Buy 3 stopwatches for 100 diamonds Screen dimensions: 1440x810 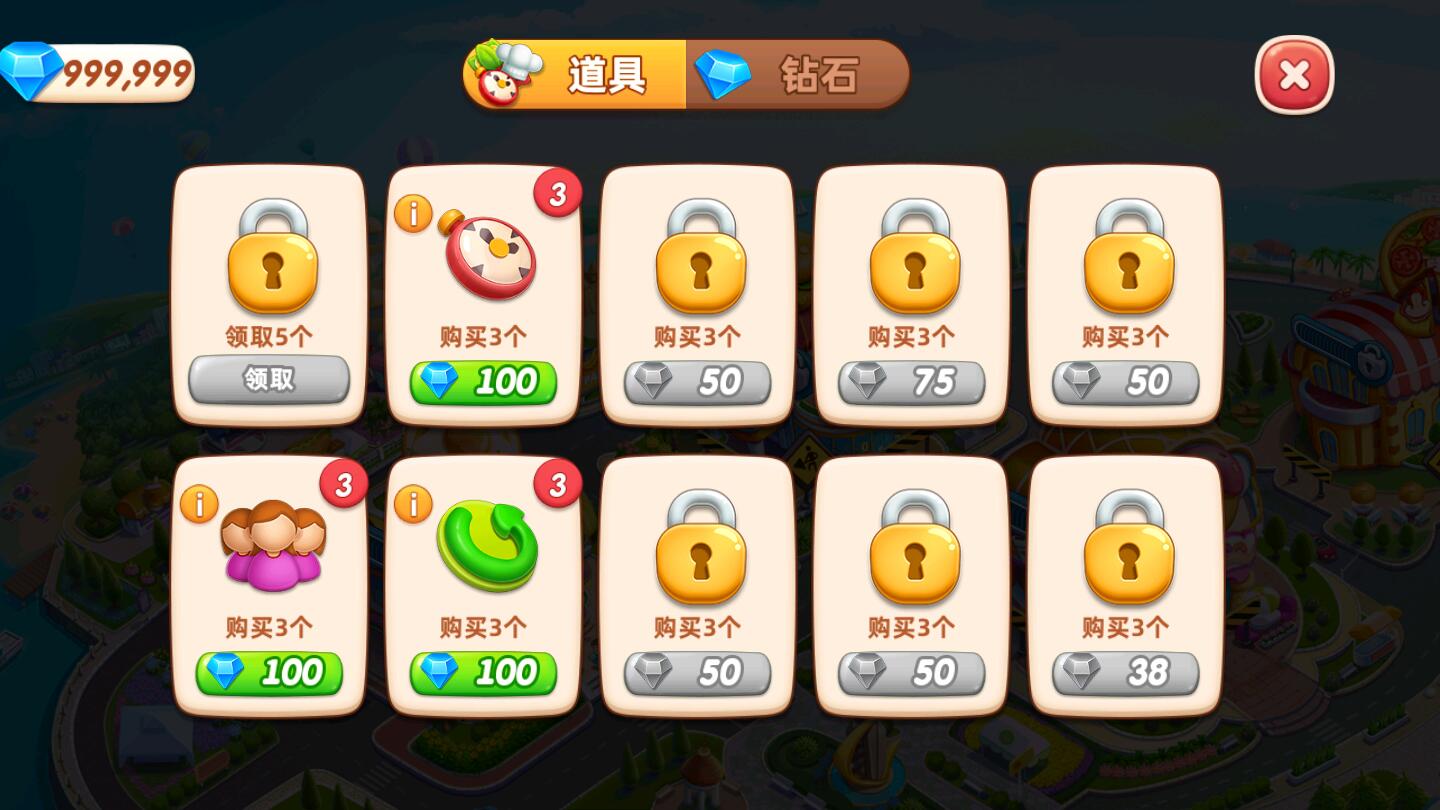point(484,381)
